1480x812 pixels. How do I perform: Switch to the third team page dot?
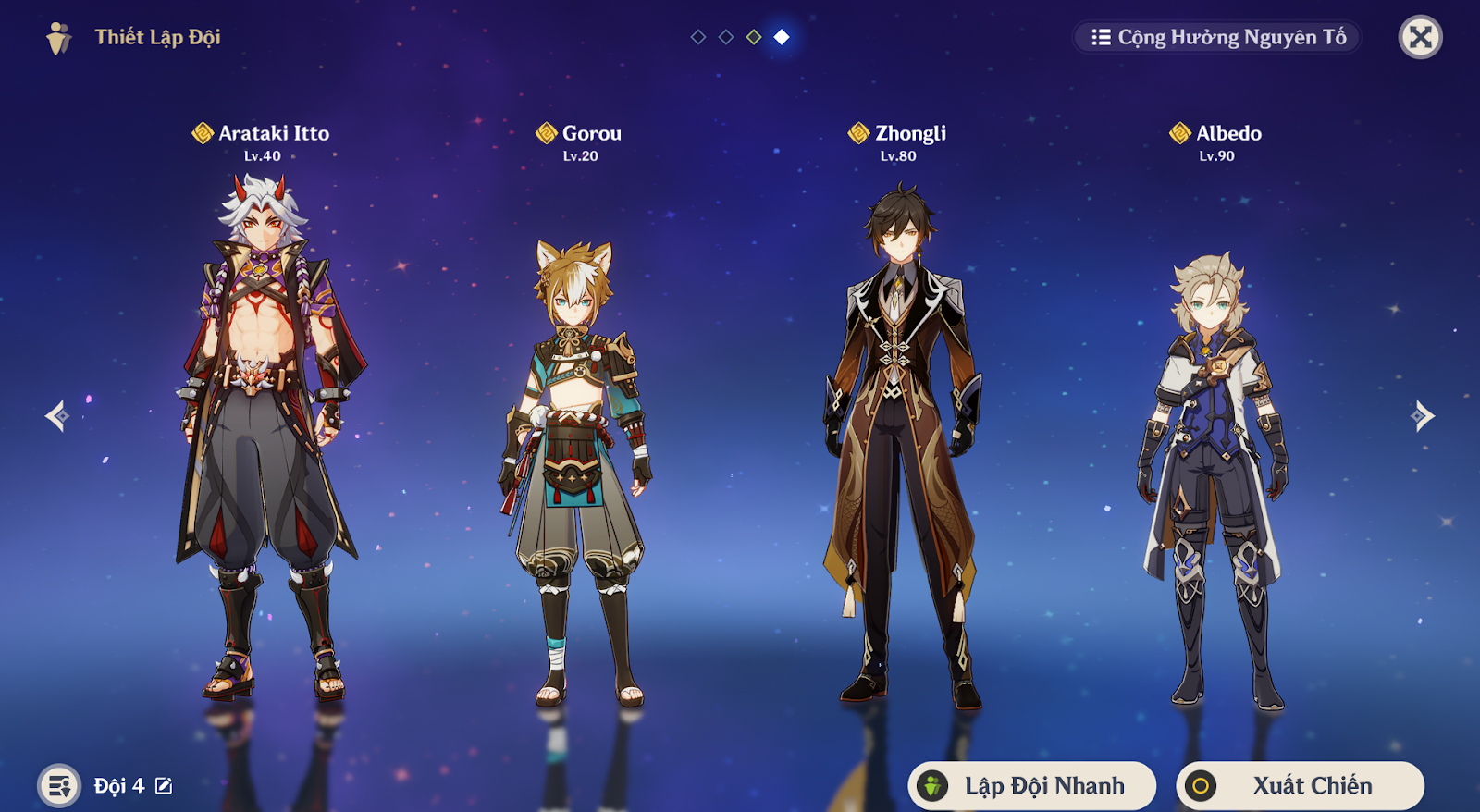click(754, 37)
